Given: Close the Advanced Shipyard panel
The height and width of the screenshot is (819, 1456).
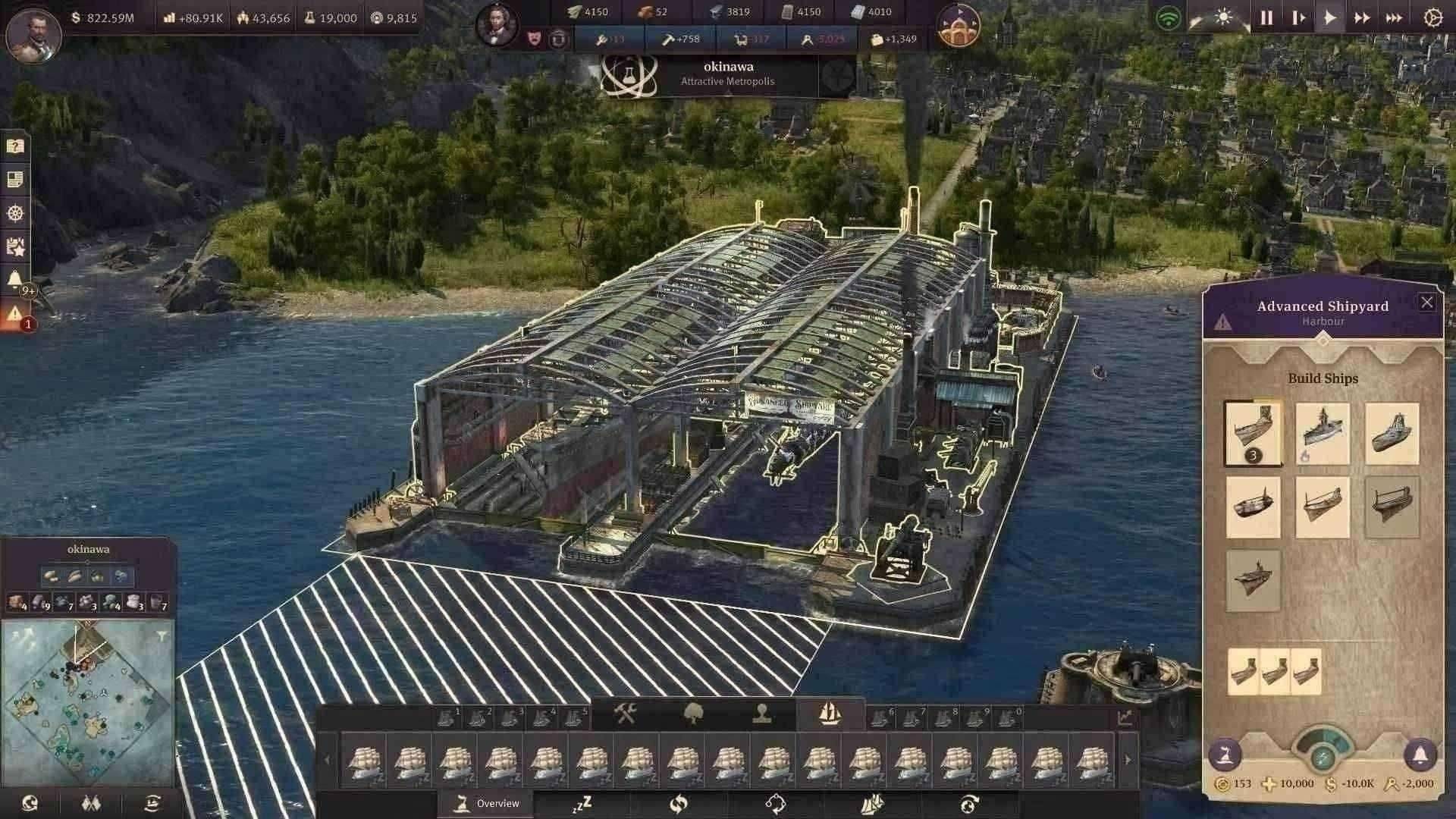Looking at the screenshot, I should [1426, 303].
